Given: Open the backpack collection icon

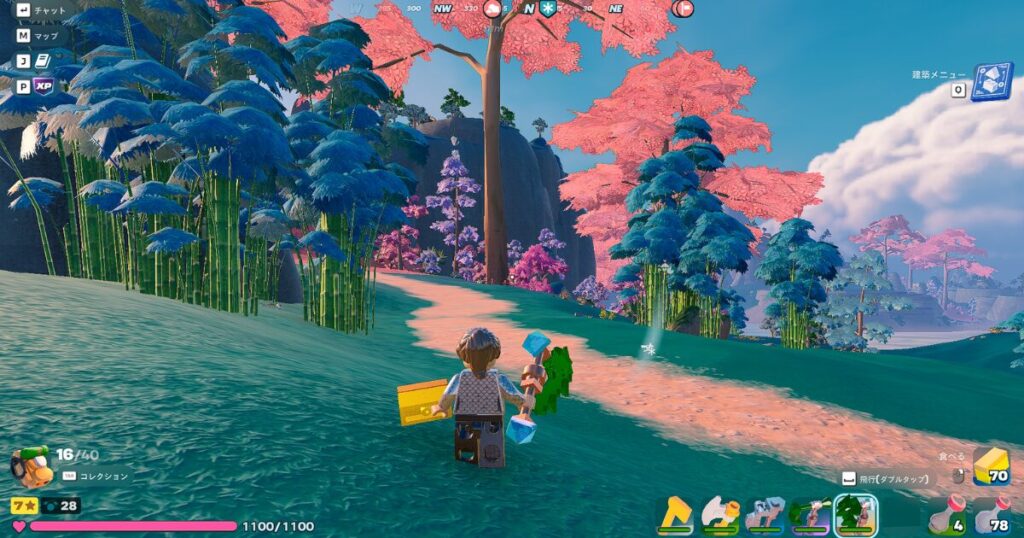Looking at the screenshot, I should pos(30,466).
